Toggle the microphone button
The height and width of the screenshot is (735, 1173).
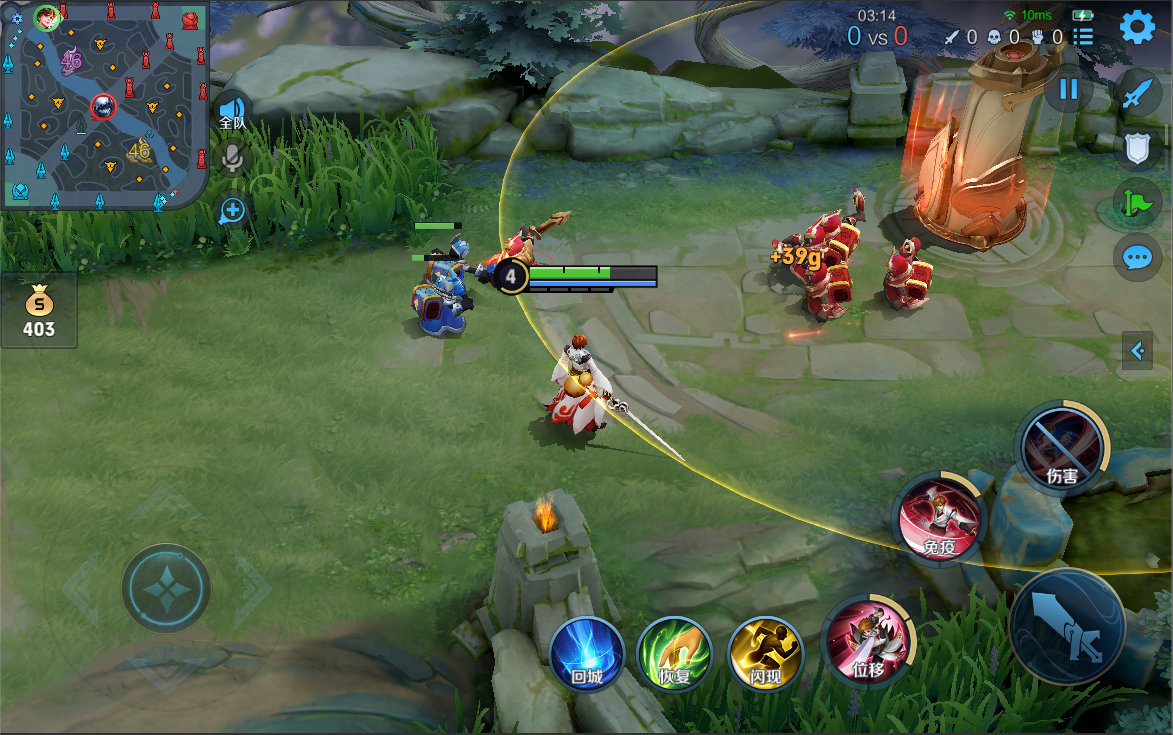tap(233, 158)
